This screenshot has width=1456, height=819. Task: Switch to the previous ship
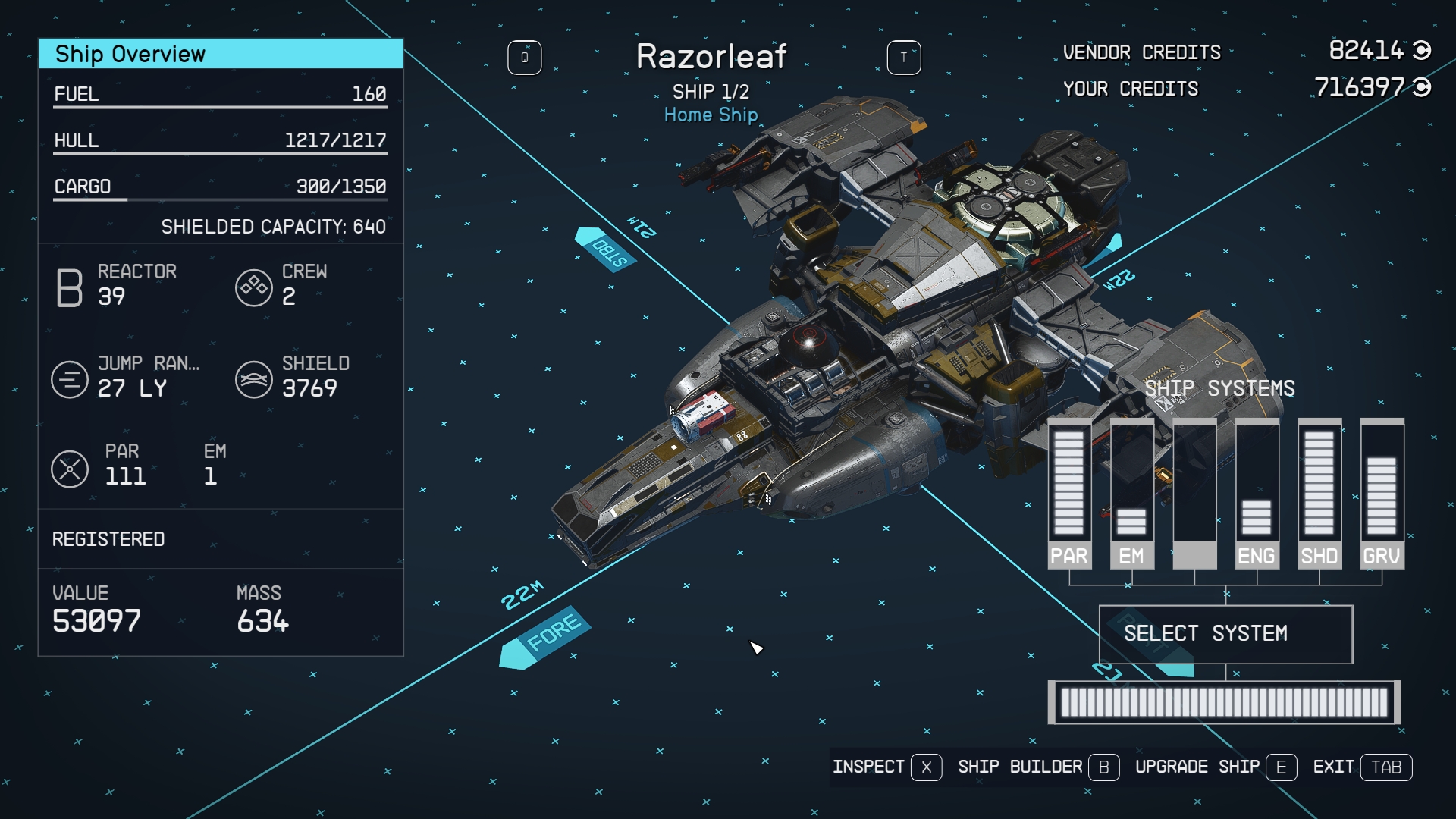(x=524, y=58)
